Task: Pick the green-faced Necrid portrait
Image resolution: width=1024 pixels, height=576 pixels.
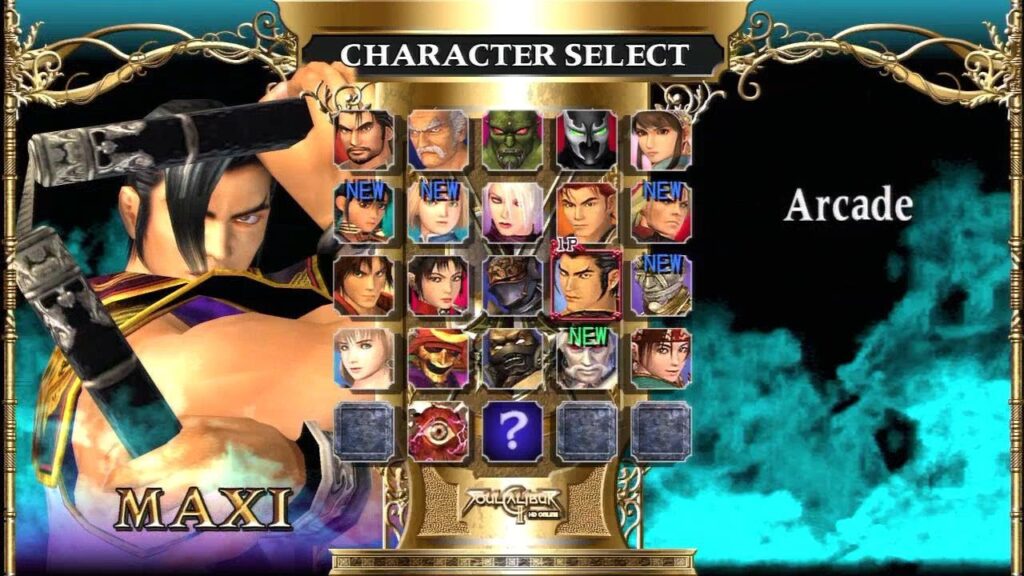Action: pyautogui.click(x=512, y=140)
